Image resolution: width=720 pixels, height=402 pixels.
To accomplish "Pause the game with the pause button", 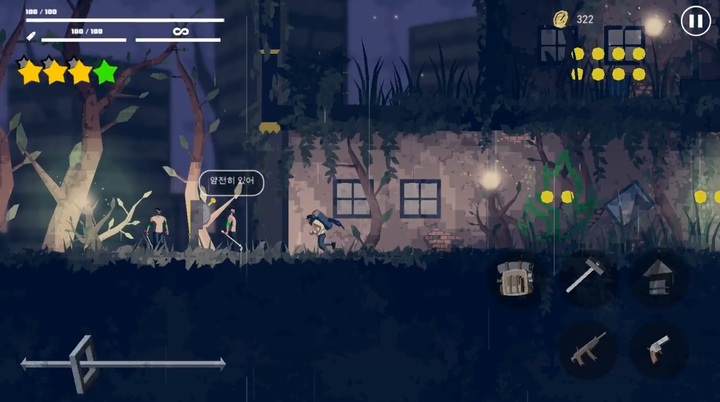I will click(695, 20).
